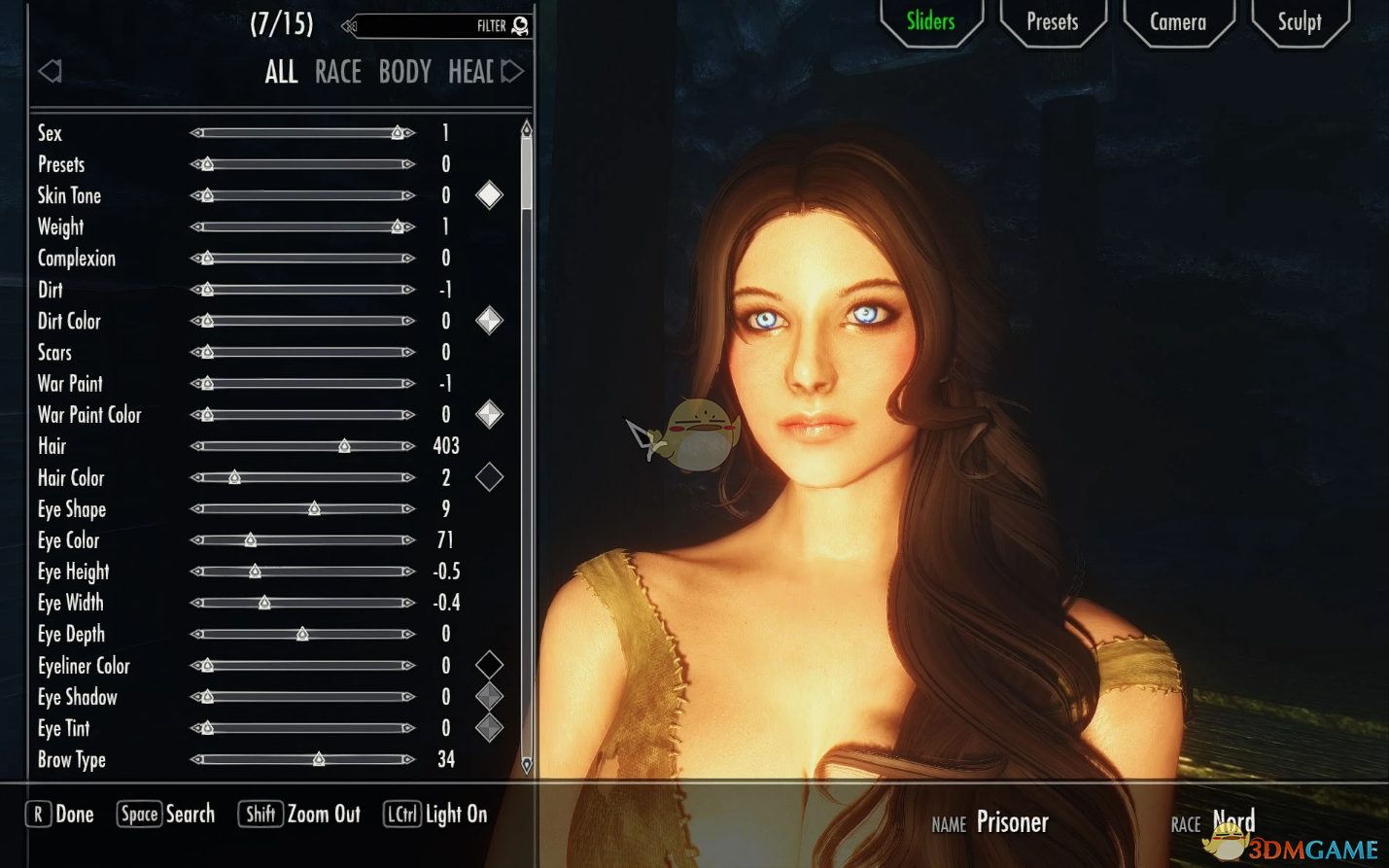Click the NAME field showing Prisoner

pos(1013,821)
